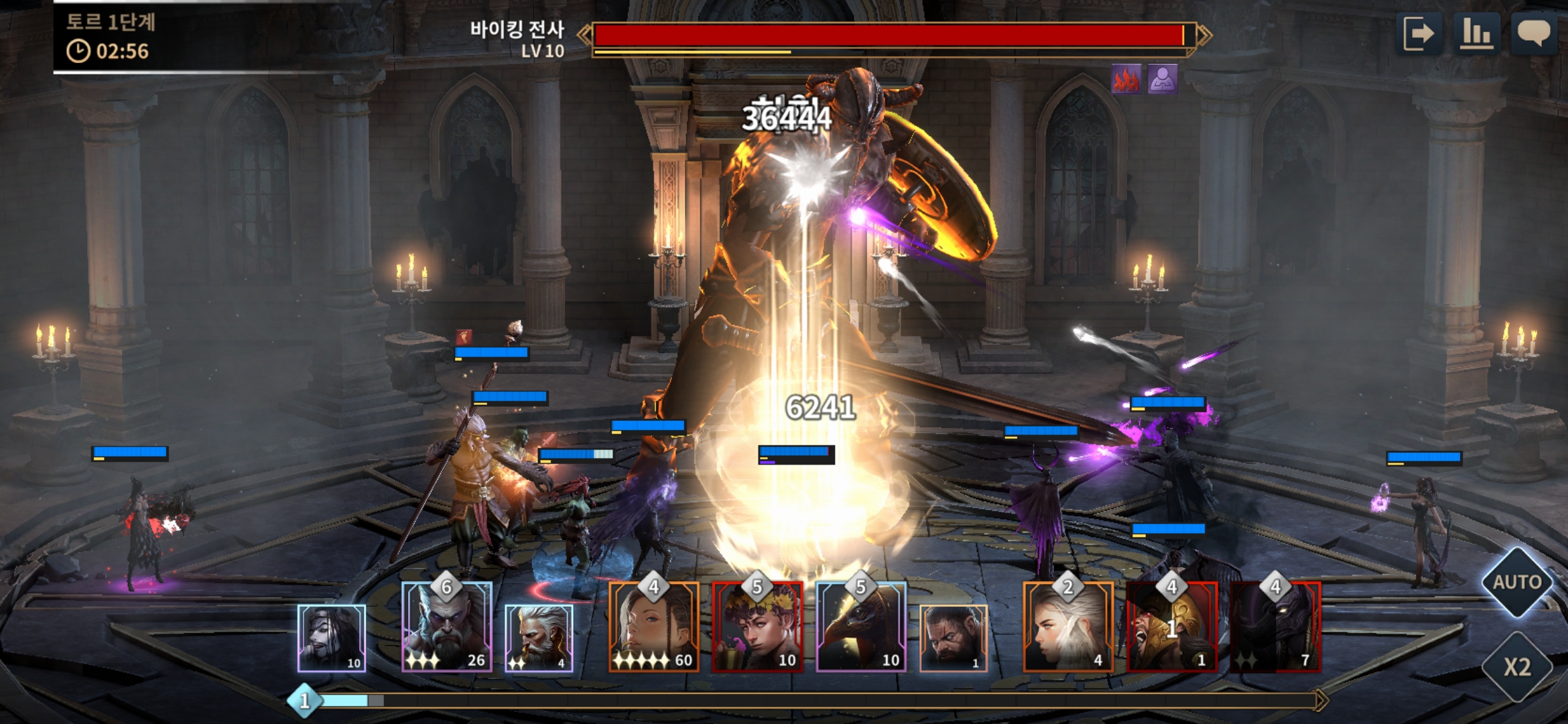Inspect the boss's fire status effect icon
This screenshot has height=724, width=1568.
click(x=1126, y=80)
